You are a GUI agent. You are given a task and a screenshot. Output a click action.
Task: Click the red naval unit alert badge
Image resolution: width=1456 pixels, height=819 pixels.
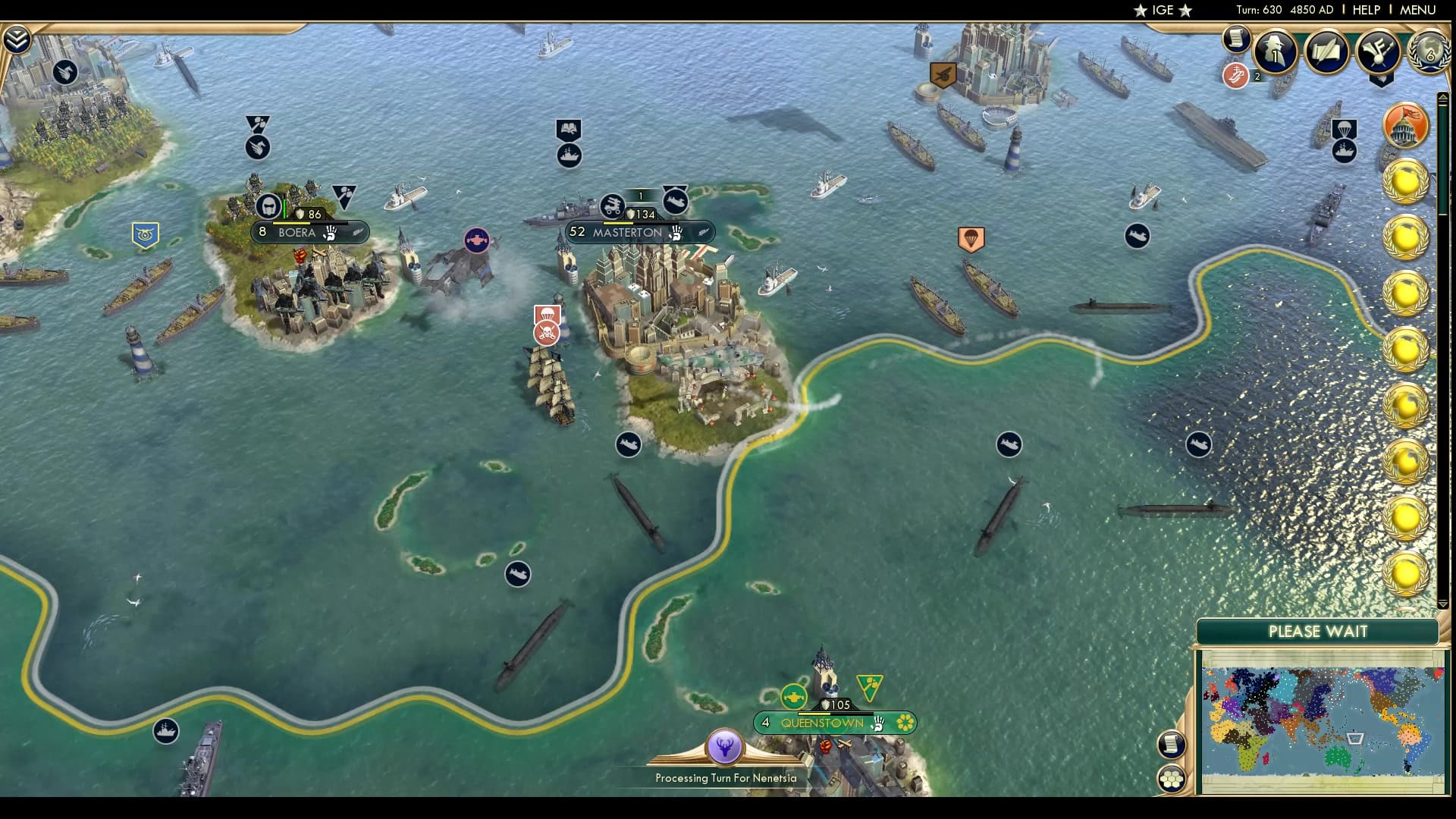point(1236,77)
